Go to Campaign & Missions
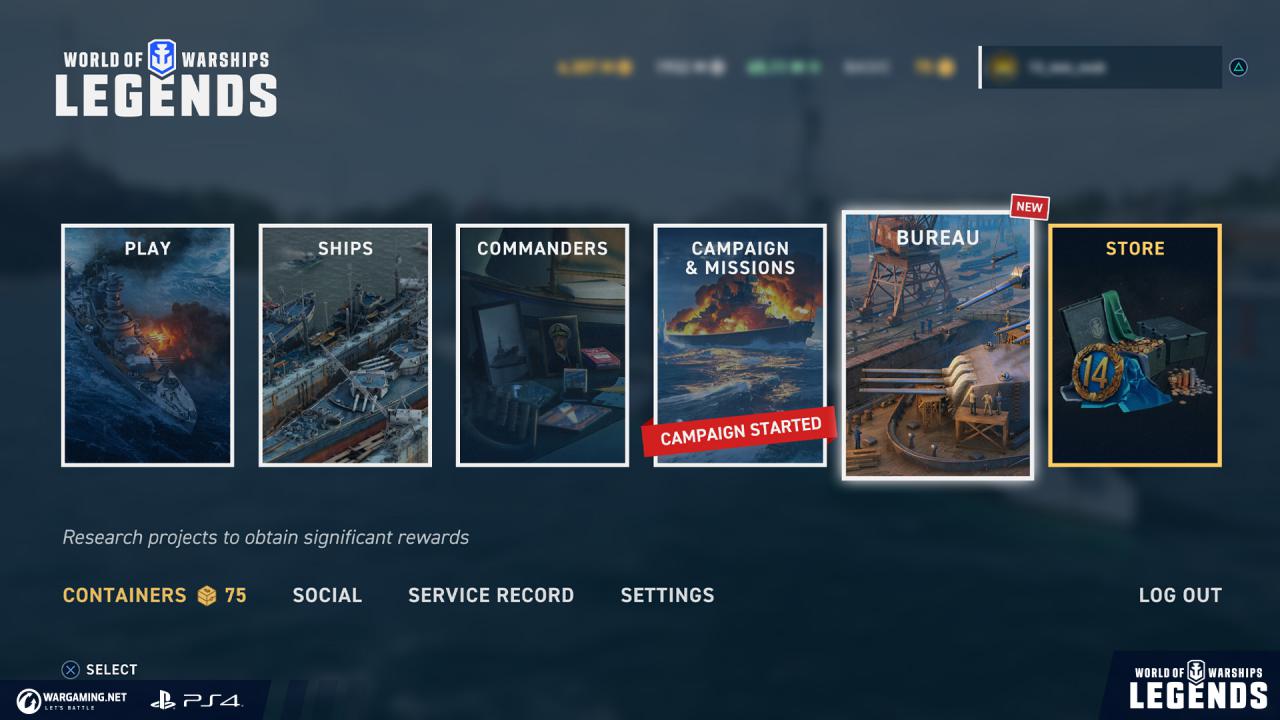 740,345
